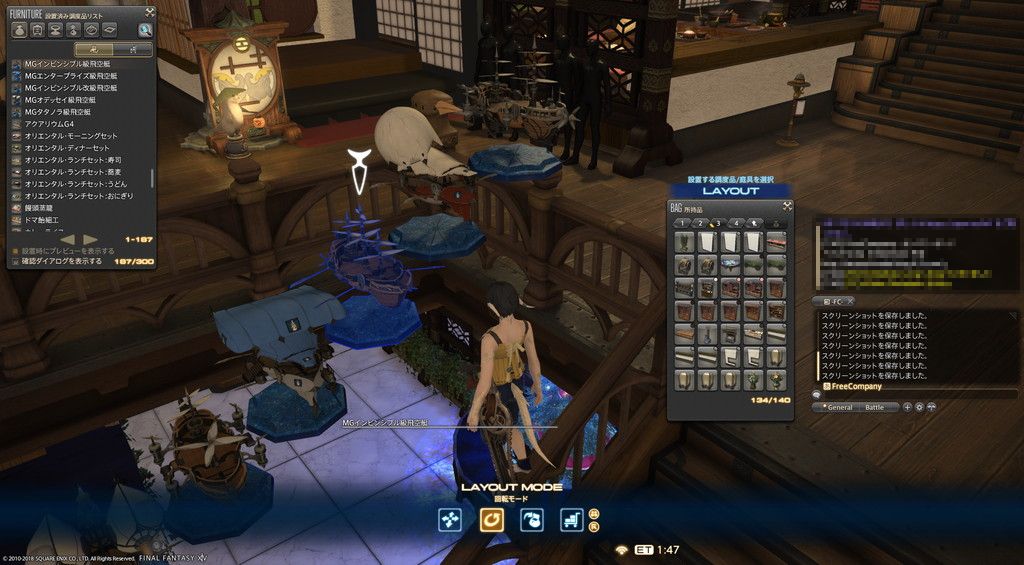Viewport: 1024px width, 565px height.
Task: Select the rotate mode icon
Action: 491,519
